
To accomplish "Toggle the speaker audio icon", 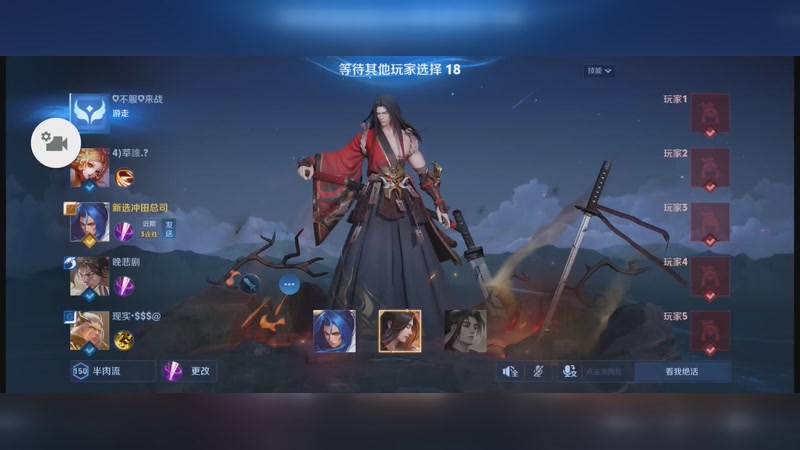I will tap(510, 371).
